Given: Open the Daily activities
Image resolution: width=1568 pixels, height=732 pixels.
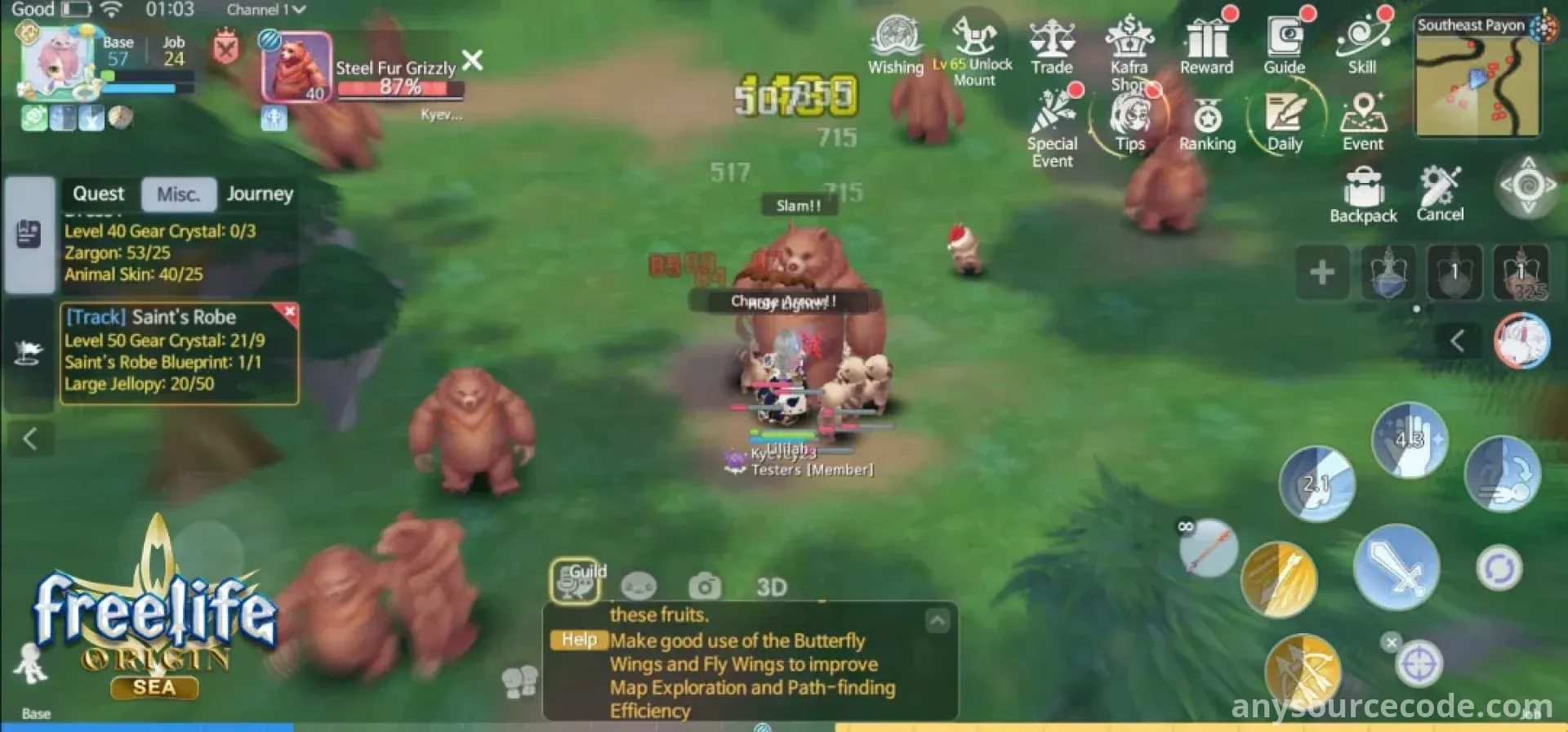Looking at the screenshot, I should [1284, 123].
